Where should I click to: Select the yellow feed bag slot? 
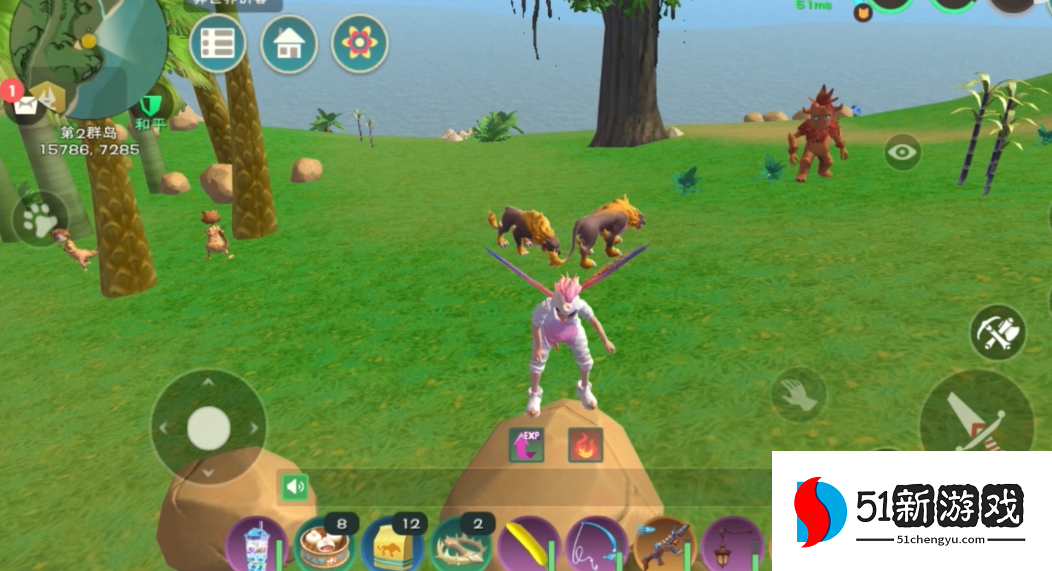392,546
